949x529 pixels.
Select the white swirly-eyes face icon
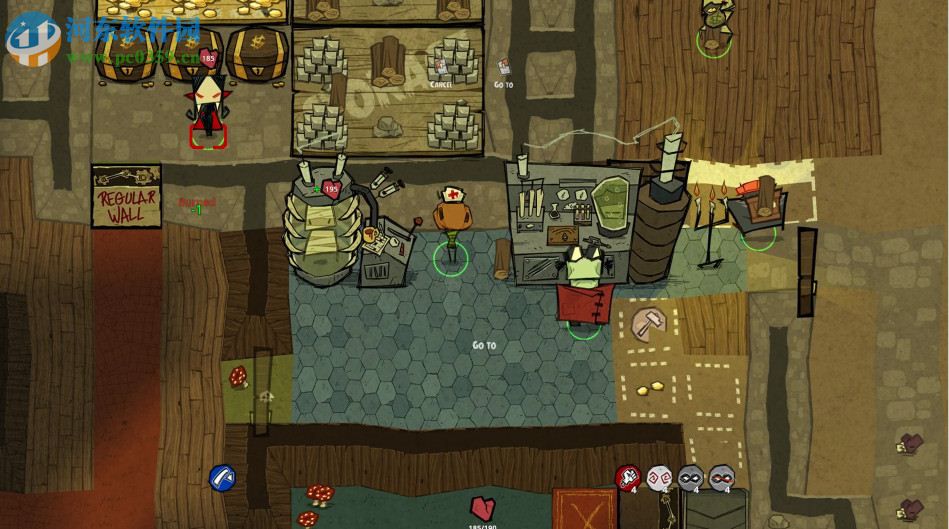click(658, 478)
